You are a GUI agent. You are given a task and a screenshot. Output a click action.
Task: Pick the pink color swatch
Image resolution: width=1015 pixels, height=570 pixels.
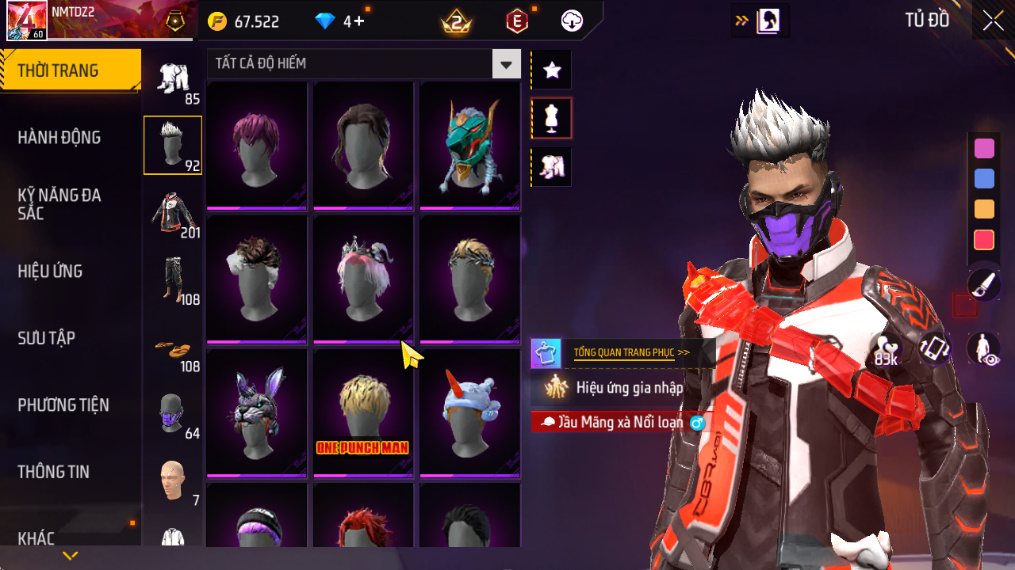tap(984, 148)
